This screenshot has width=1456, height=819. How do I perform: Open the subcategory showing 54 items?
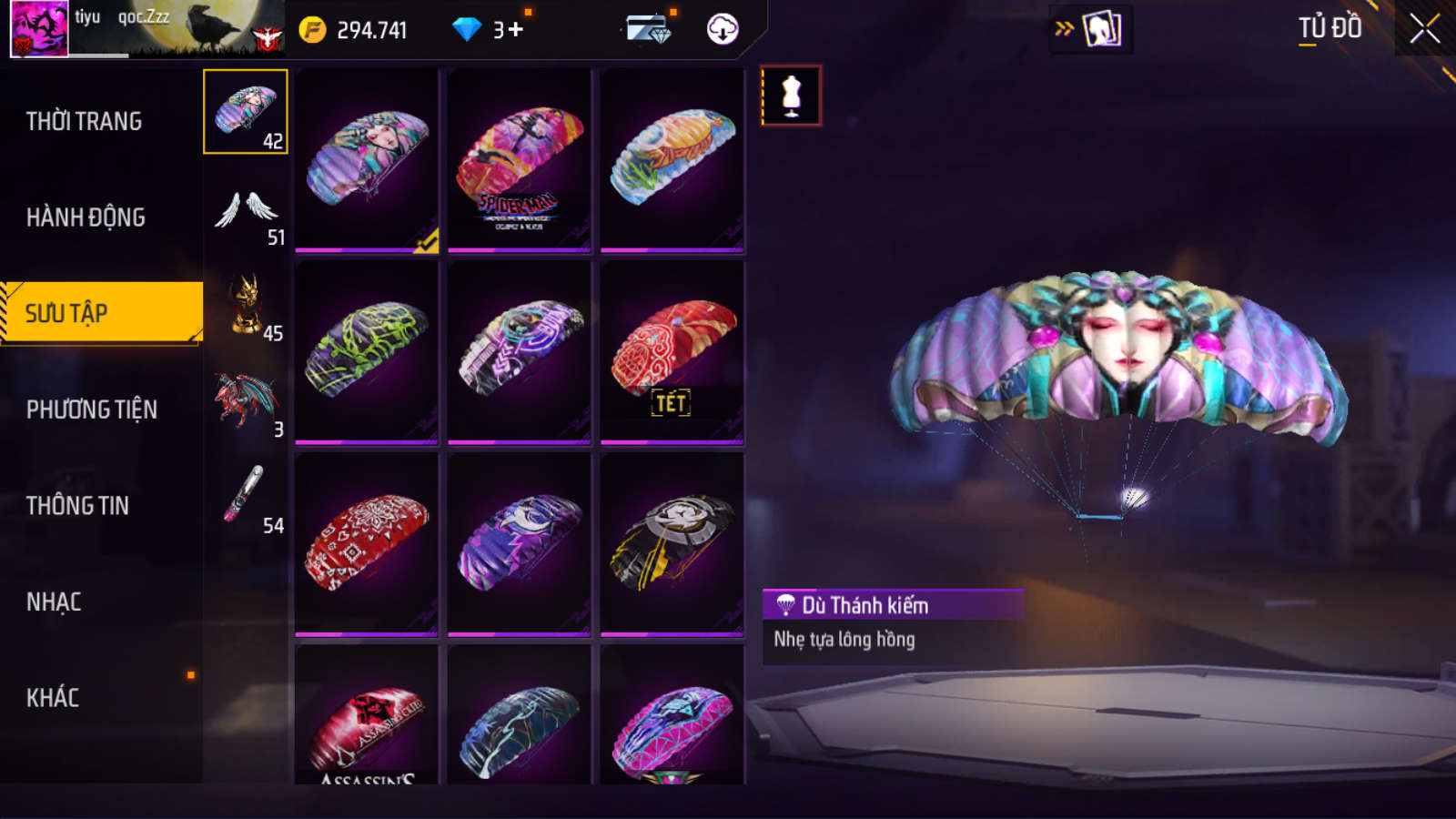click(246, 499)
